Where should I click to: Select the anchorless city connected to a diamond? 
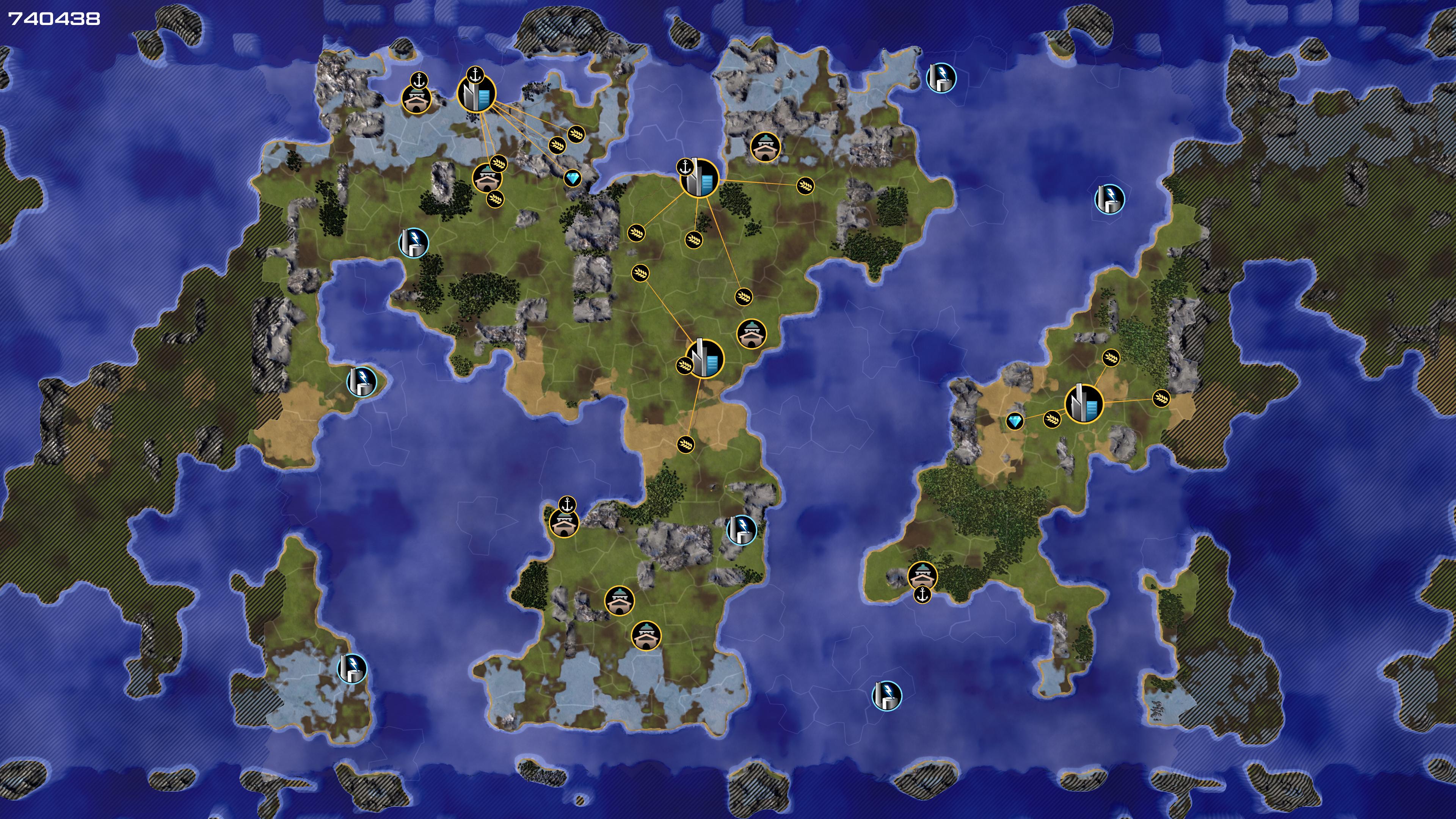[1084, 403]
